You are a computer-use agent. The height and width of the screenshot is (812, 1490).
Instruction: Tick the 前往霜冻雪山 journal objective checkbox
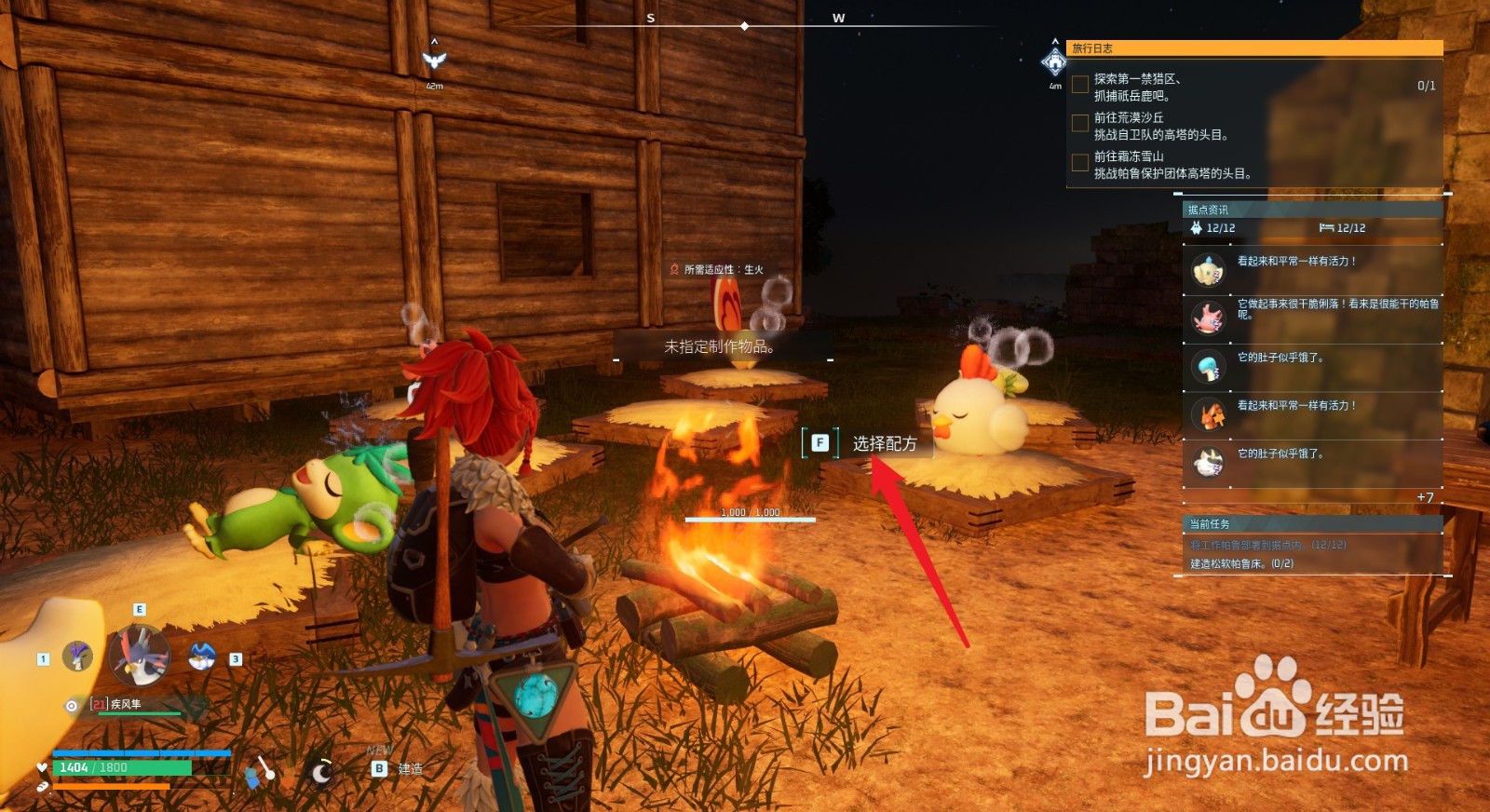tap(1080, 163)
